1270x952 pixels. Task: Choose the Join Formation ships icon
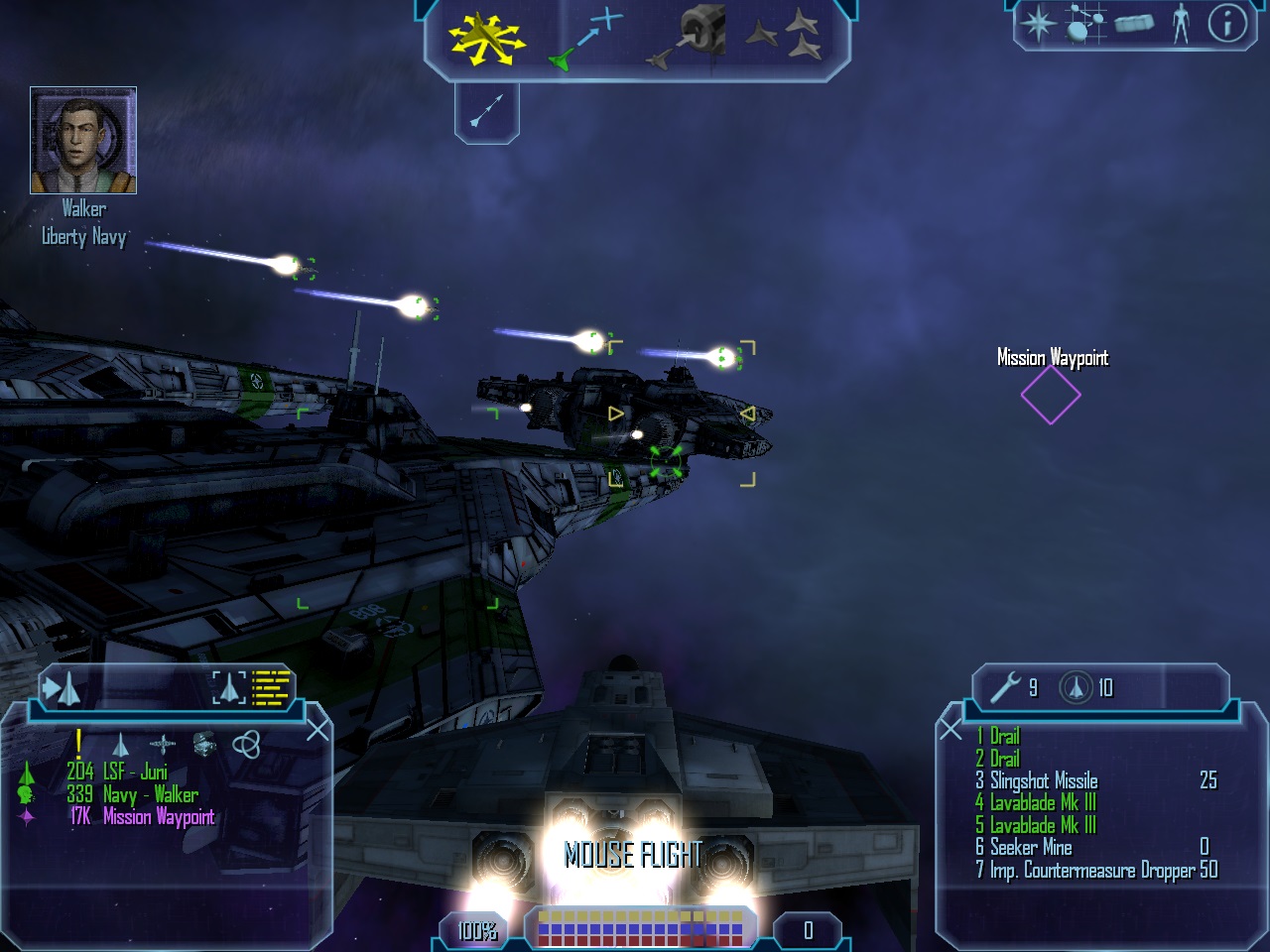tap(784, 37)
